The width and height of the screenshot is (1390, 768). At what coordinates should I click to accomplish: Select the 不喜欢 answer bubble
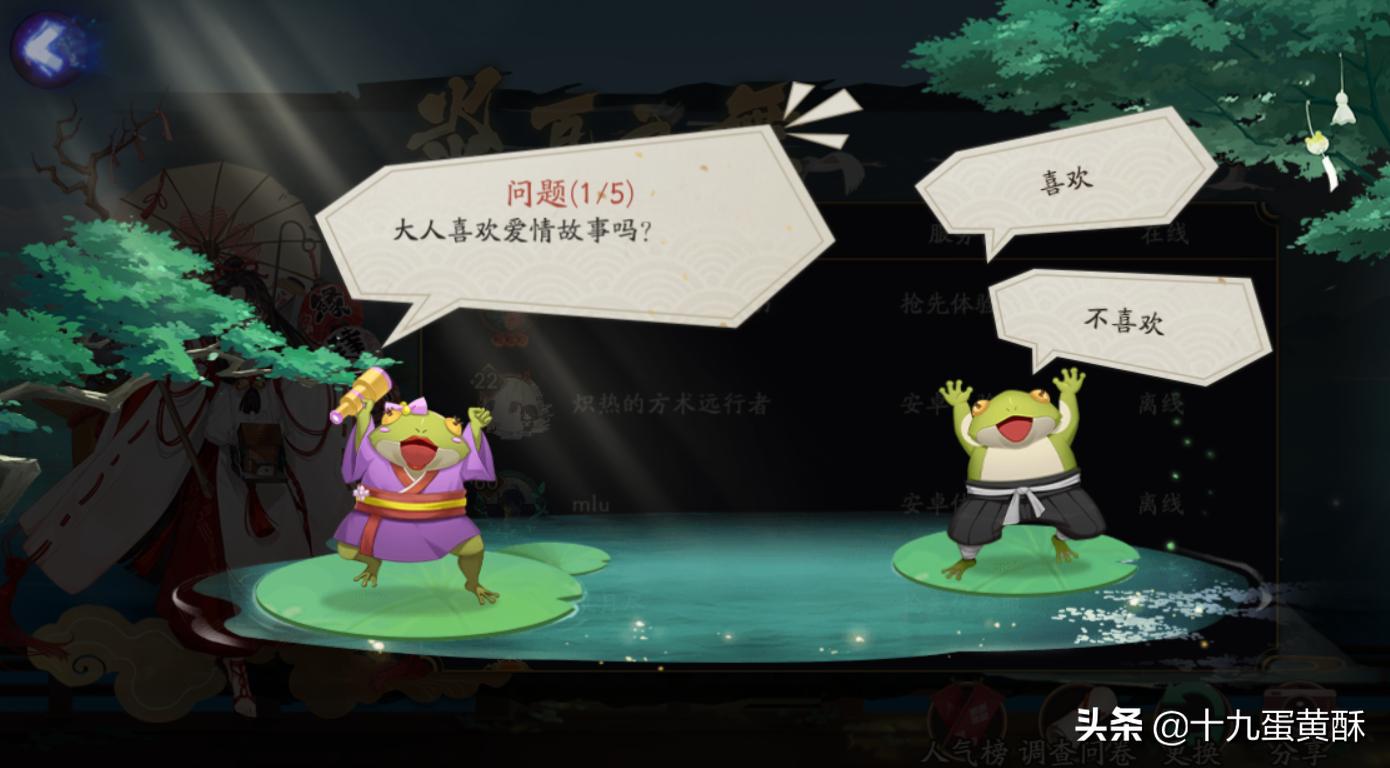point(1124,320)
